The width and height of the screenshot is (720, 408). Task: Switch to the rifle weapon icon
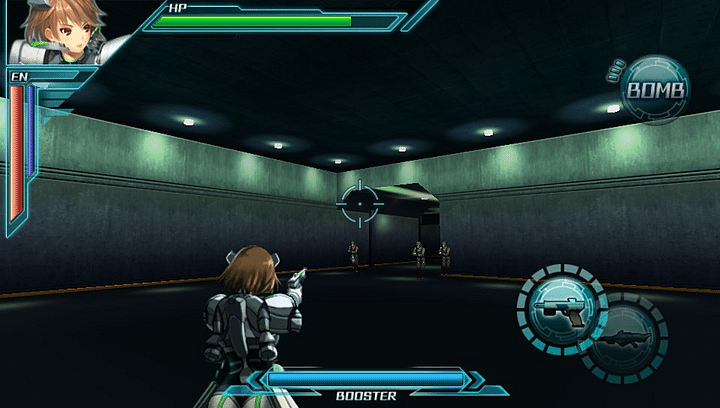626,339
